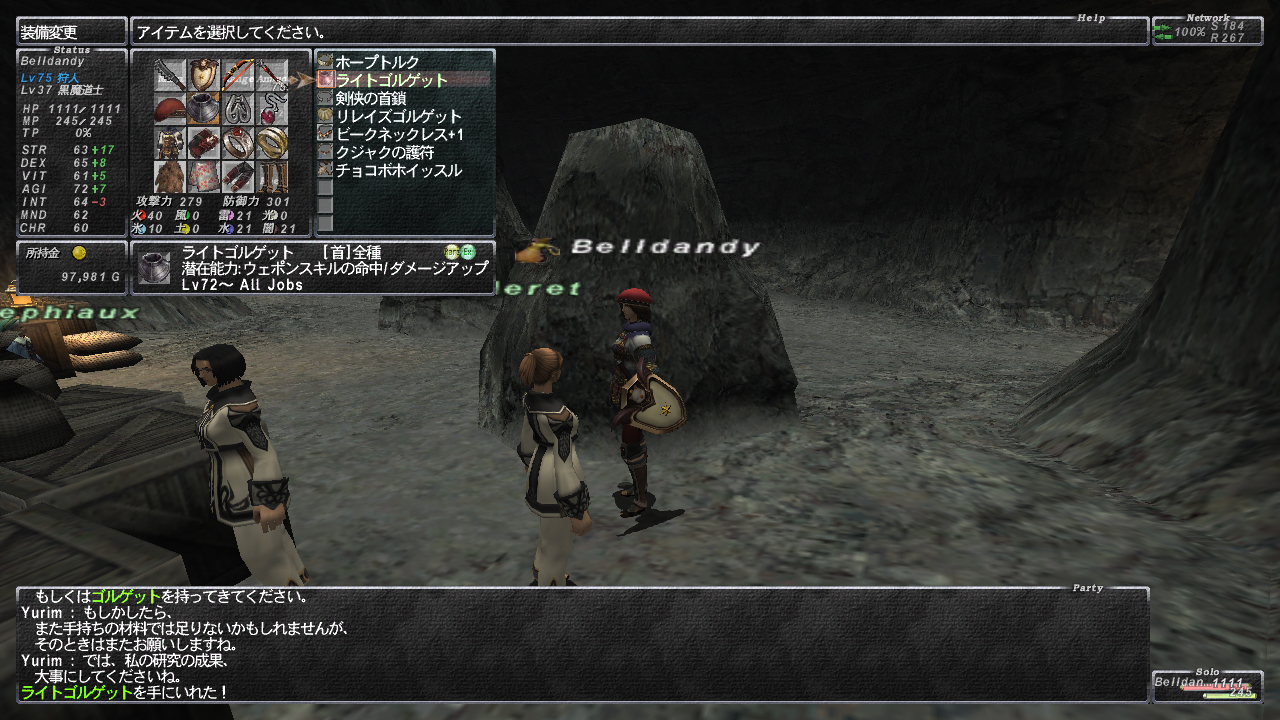
Task: Select the red gem earring slot
Action: click(272, 109)
